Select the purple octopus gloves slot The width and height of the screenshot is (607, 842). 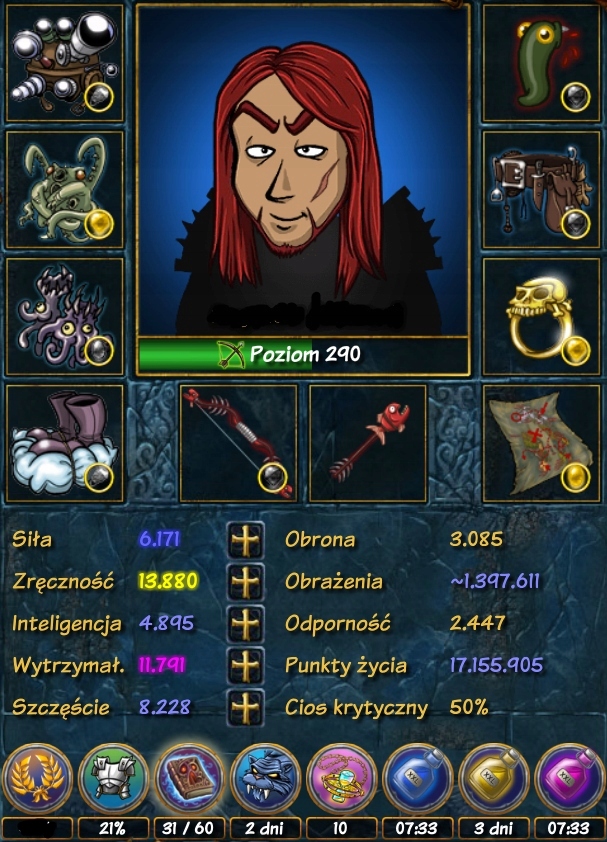65,316
